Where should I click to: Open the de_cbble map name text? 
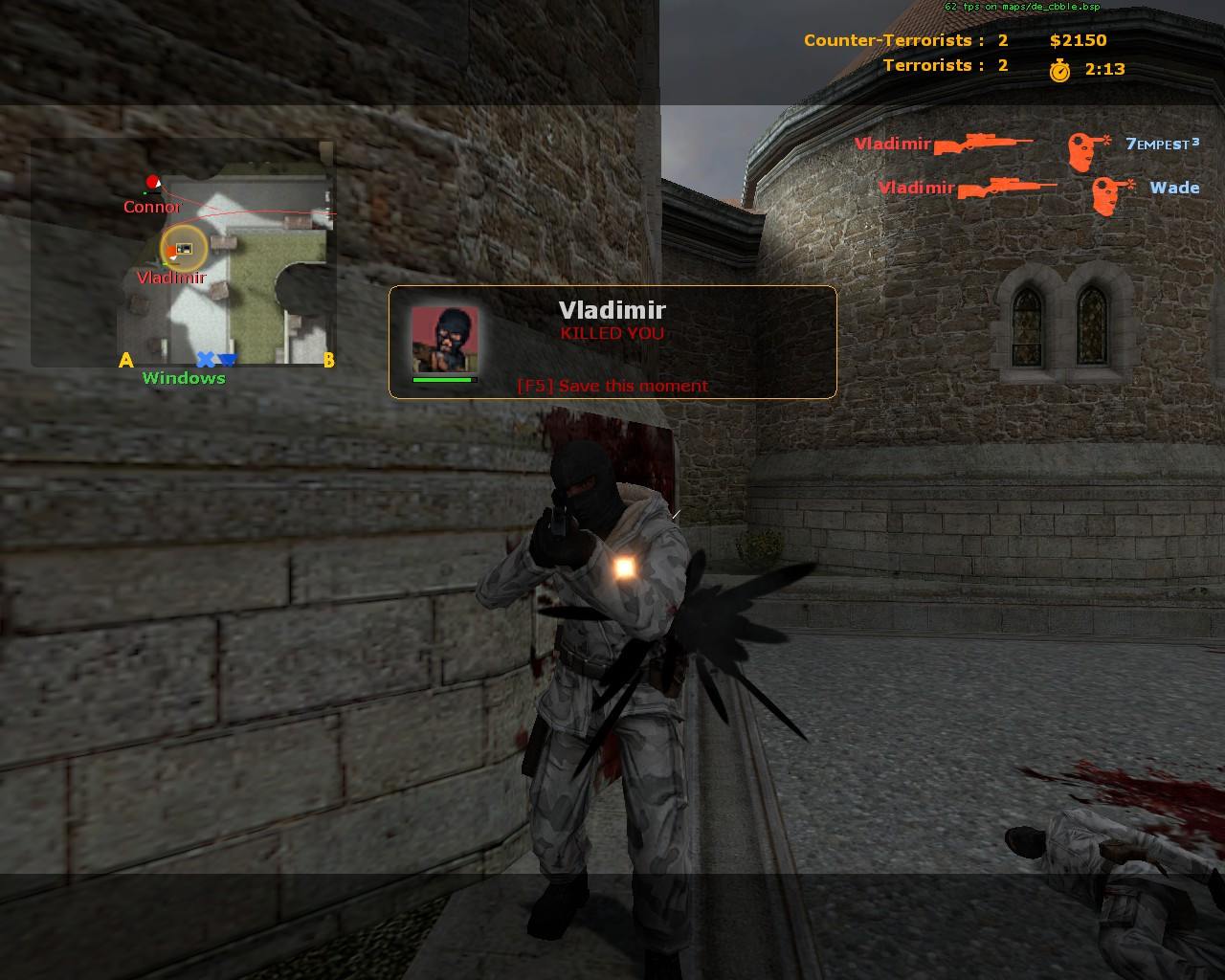(1021, 7)
